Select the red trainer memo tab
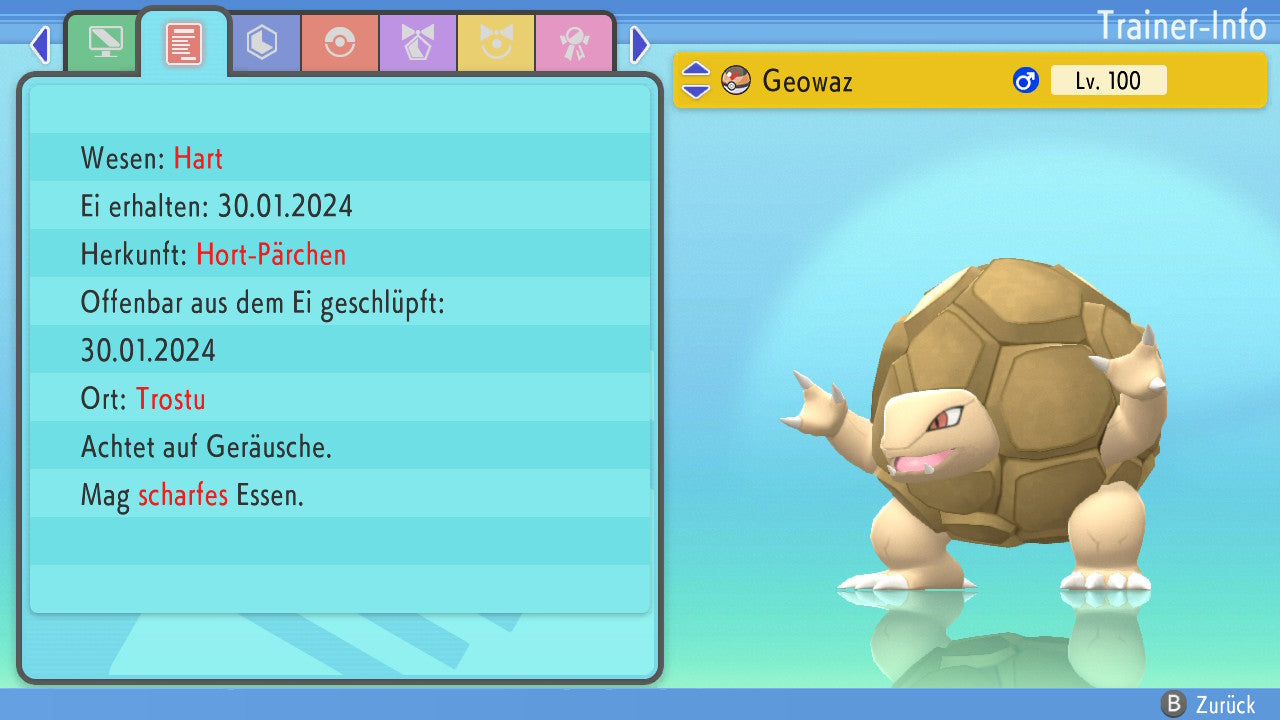 click(x=183, y=43)
